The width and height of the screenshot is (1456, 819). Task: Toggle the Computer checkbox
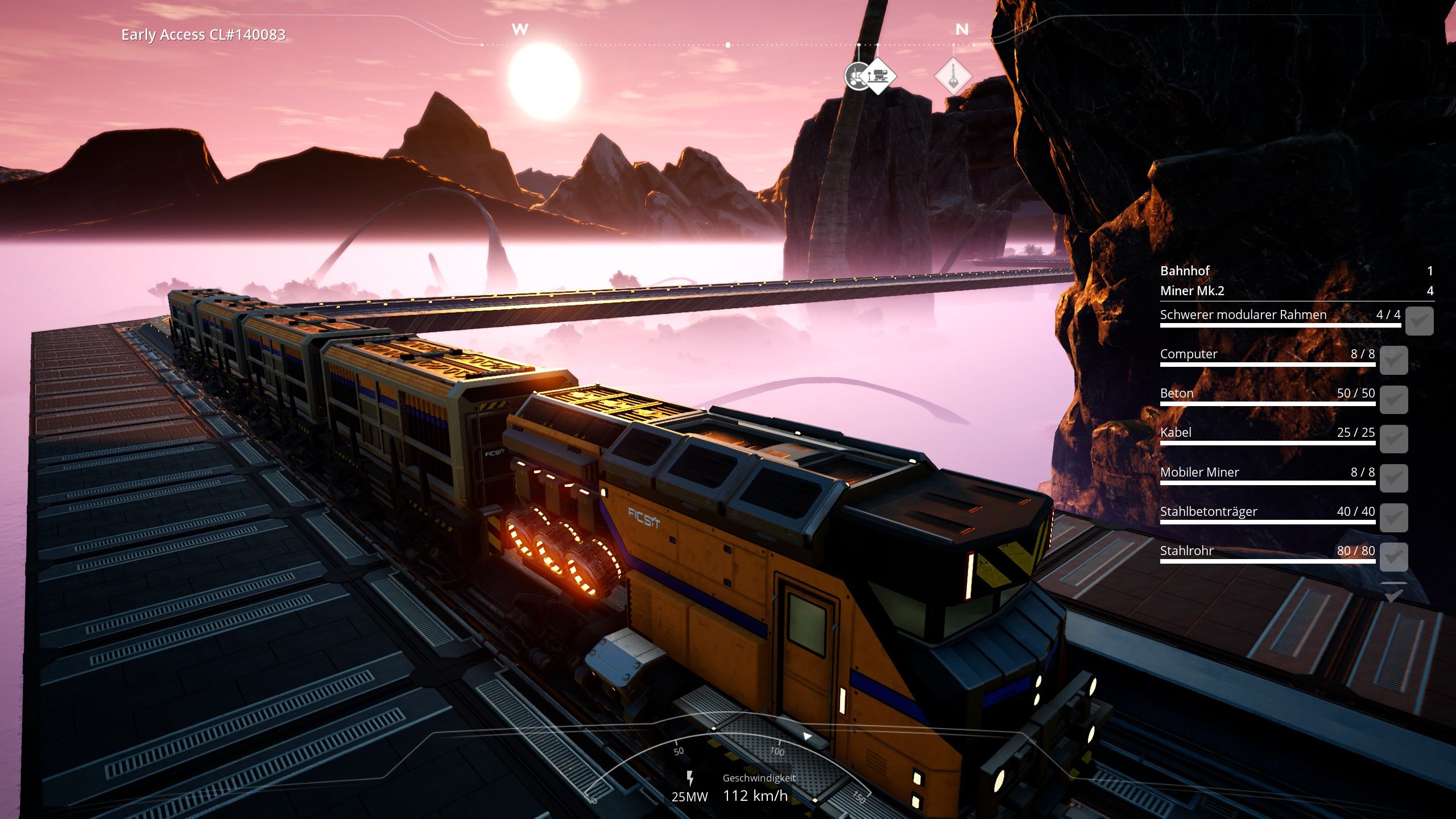pyautogui.click(x=1393, y=360)
